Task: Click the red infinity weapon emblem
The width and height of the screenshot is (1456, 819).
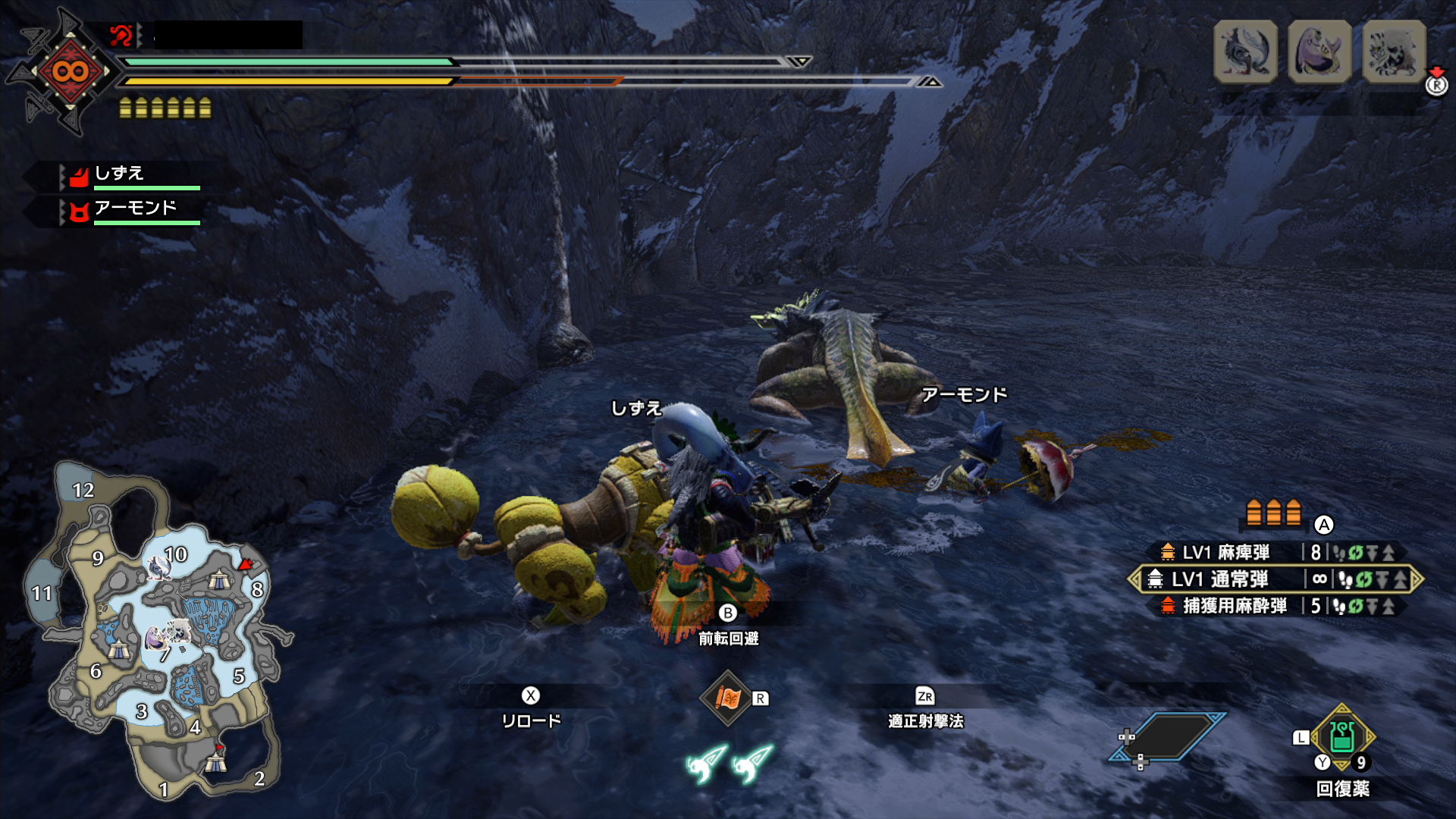Action: tap(70, 72)
